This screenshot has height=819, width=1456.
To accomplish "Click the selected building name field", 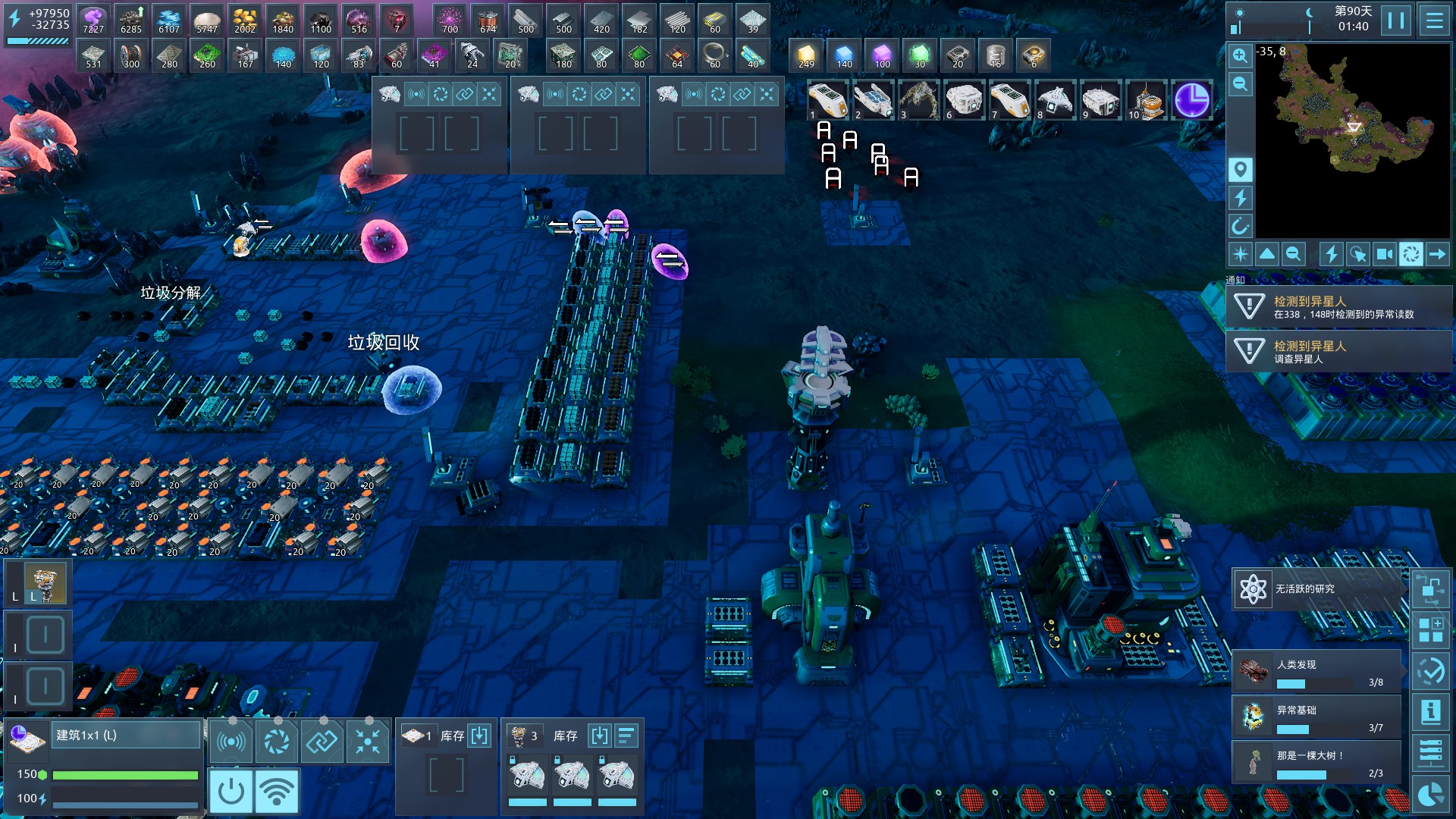I will (126, 735).
